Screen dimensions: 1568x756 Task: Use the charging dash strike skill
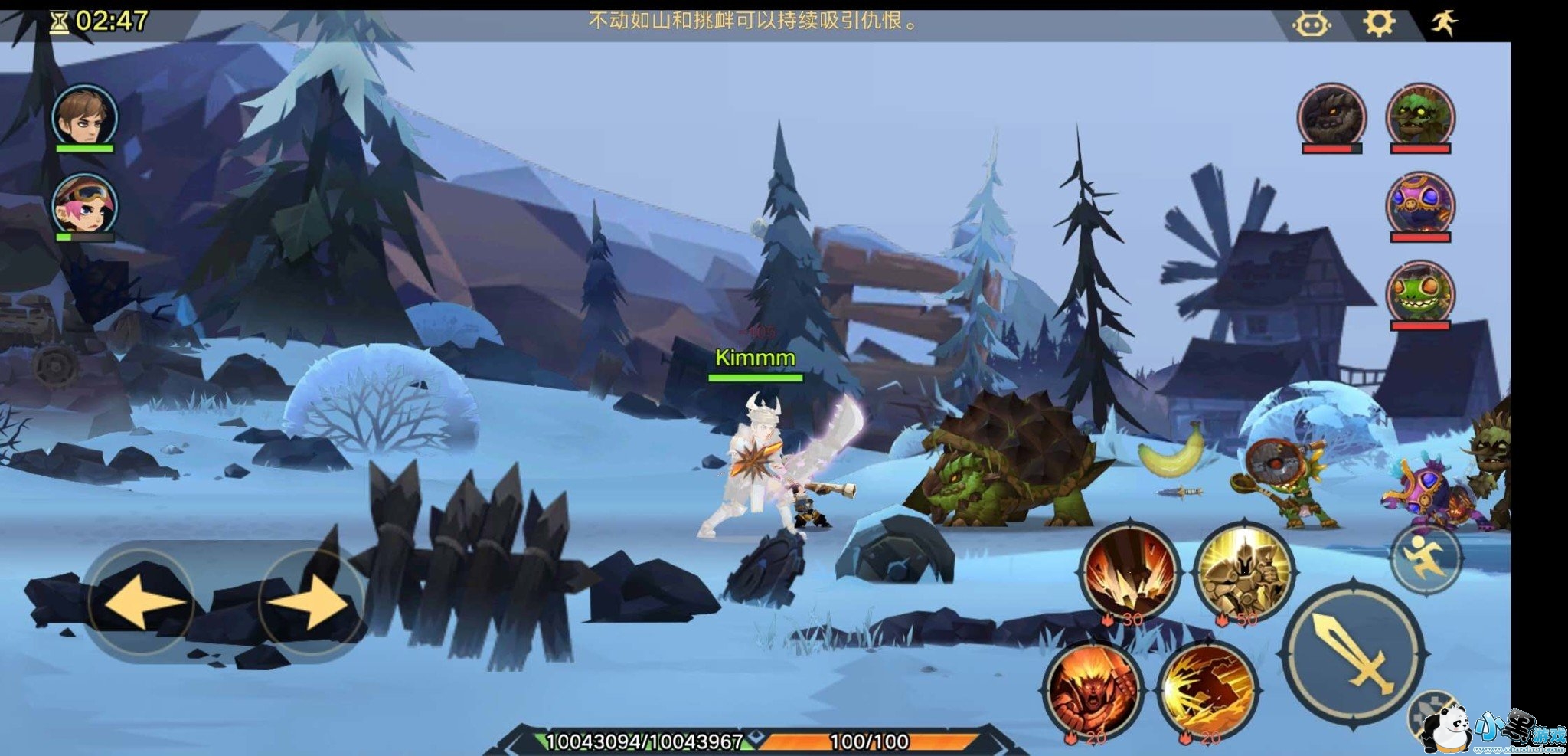(x=1207, y=689)
